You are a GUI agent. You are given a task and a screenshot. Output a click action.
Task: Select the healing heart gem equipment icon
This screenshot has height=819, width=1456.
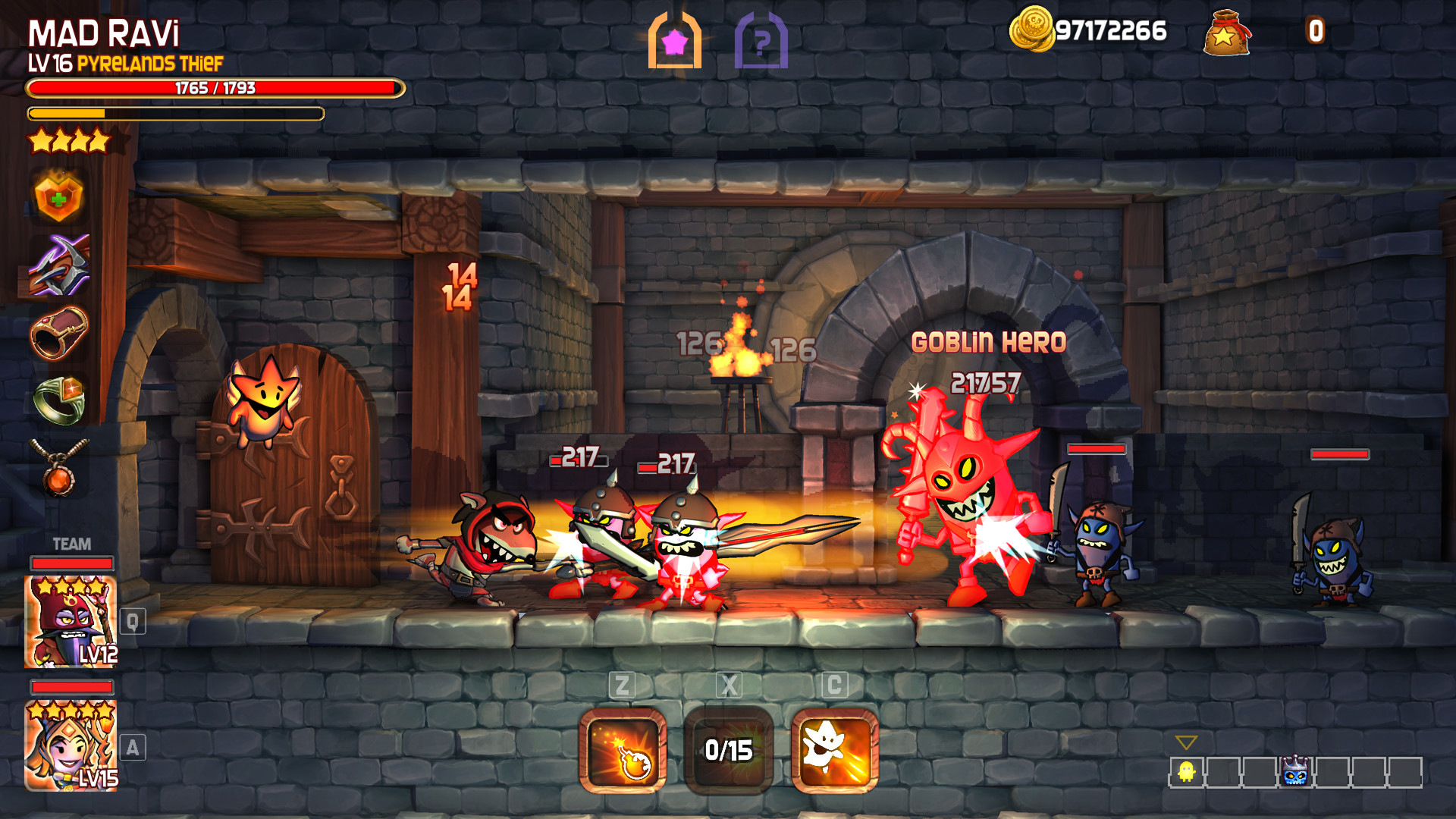59,197
